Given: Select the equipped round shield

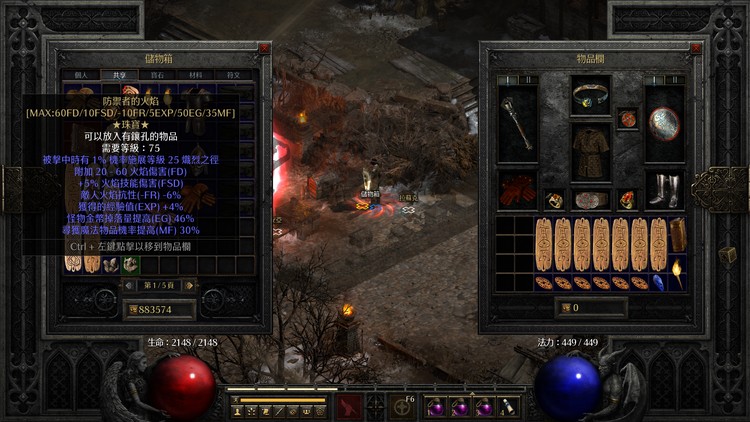Looking at the screenshot, I should (x=664, y=123).
